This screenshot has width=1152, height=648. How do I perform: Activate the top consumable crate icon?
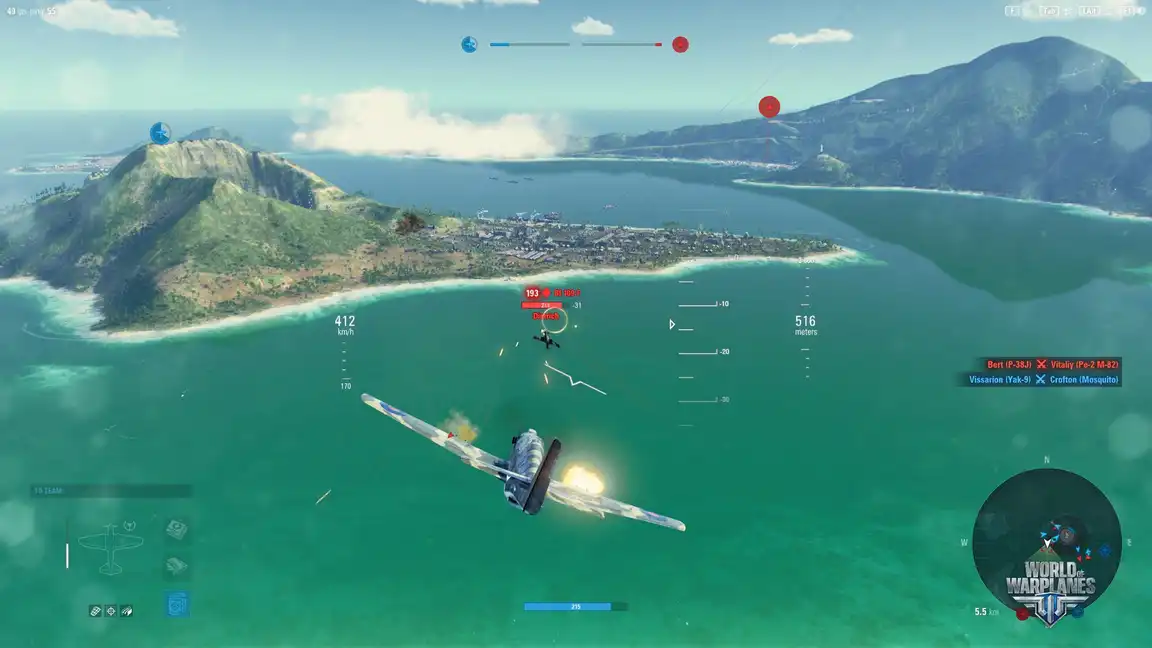pos(176,529)
